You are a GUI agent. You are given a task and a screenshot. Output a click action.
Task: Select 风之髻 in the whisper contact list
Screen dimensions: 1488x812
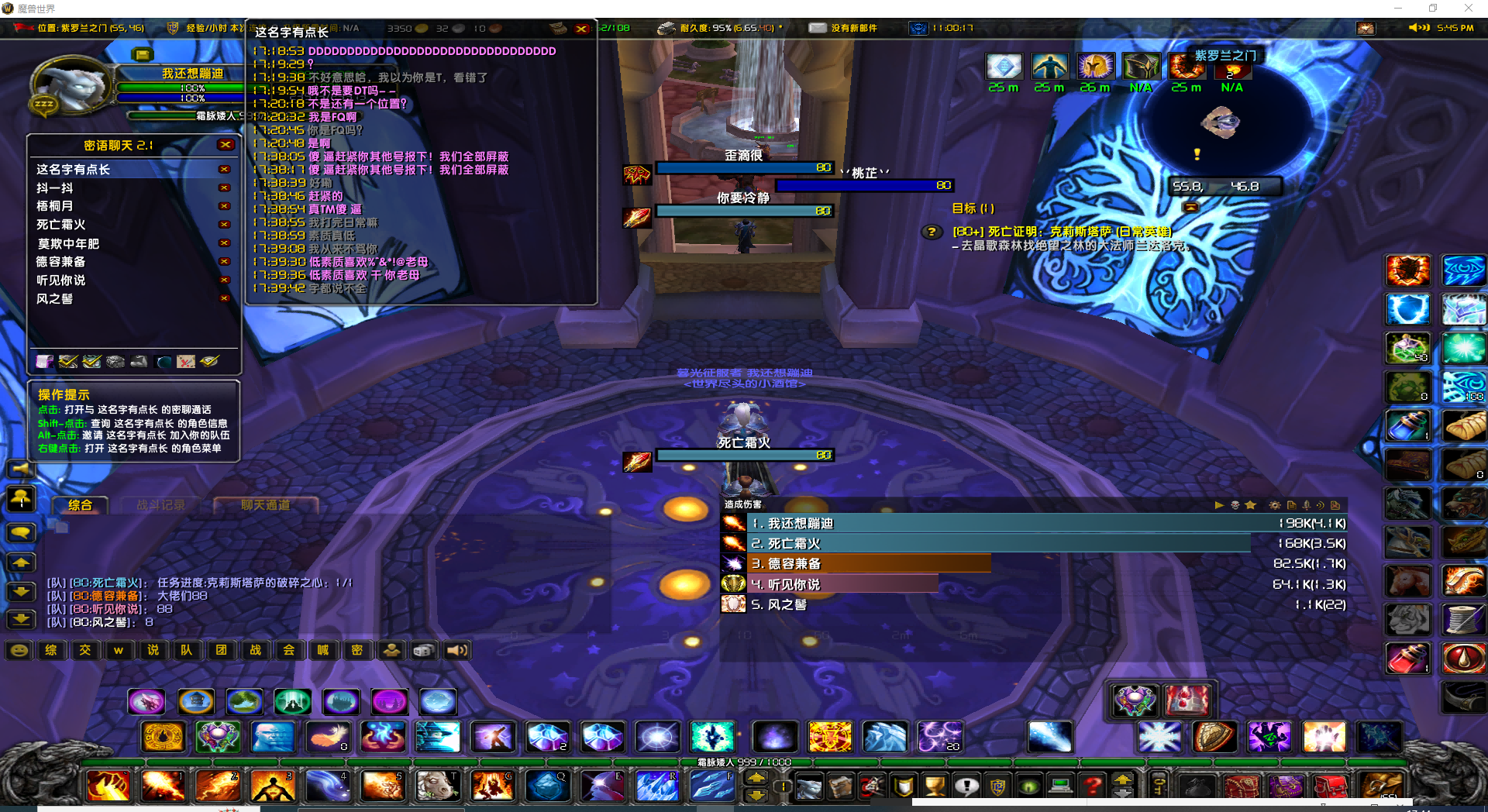point(55,299)
